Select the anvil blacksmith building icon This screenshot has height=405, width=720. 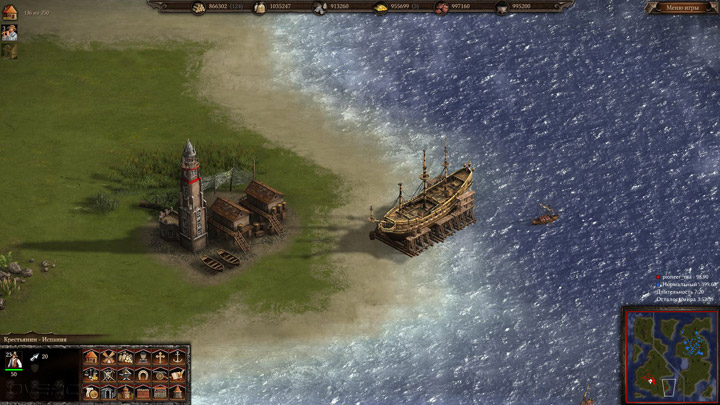click(126, 375)
